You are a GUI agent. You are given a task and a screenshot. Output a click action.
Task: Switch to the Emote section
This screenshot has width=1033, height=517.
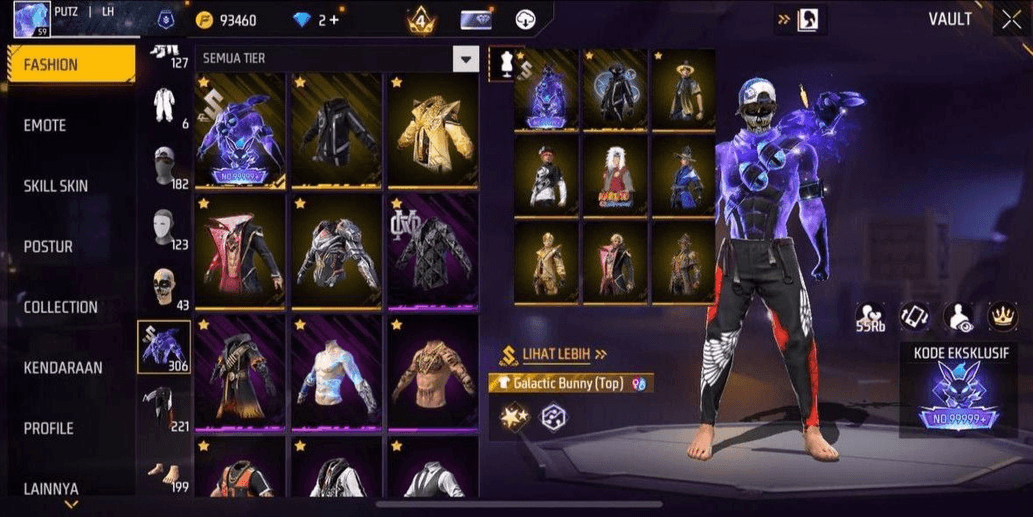coord(45,126)
